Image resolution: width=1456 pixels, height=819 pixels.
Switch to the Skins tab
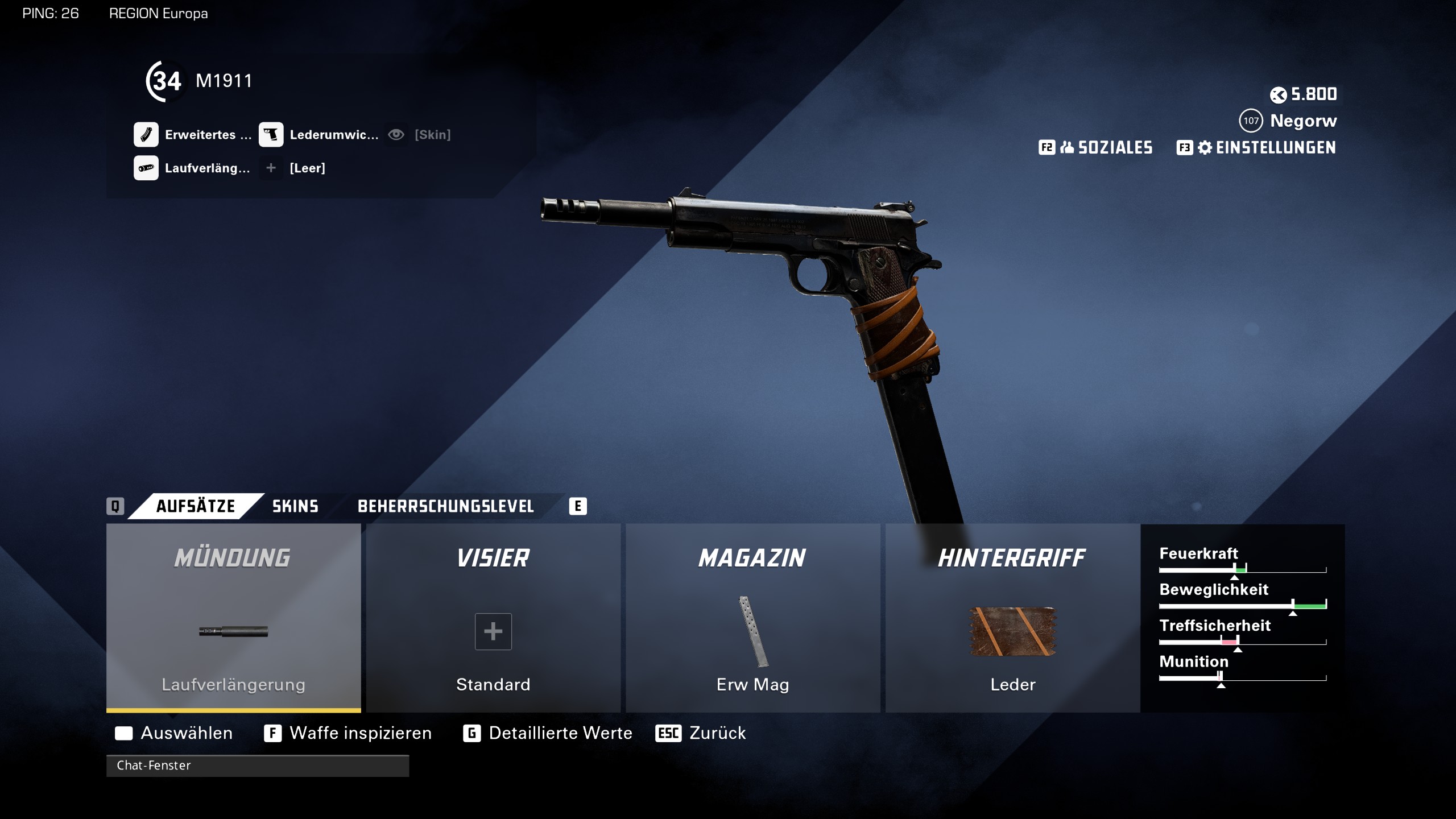point(294,506)
